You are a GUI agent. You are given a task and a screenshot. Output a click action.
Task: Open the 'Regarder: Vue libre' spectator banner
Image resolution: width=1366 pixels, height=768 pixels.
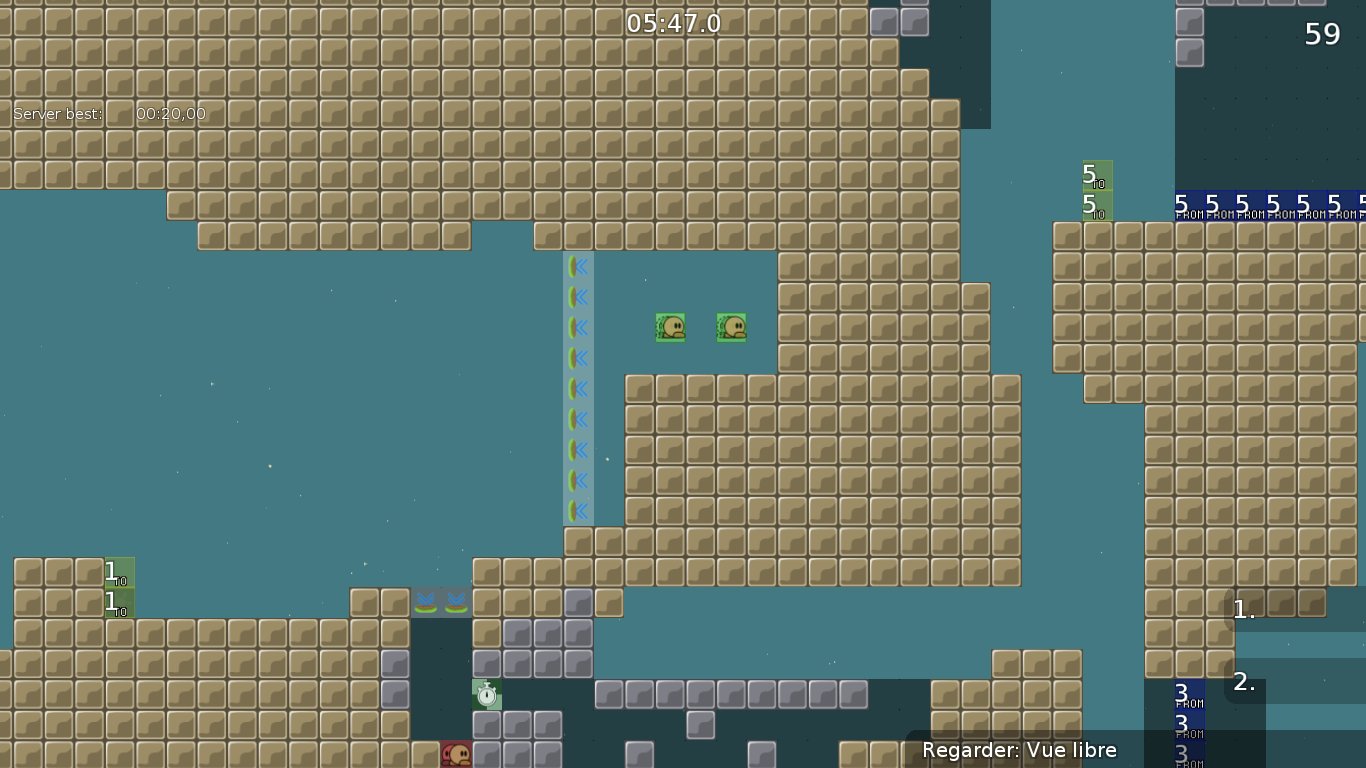[x=1020, y=750]
